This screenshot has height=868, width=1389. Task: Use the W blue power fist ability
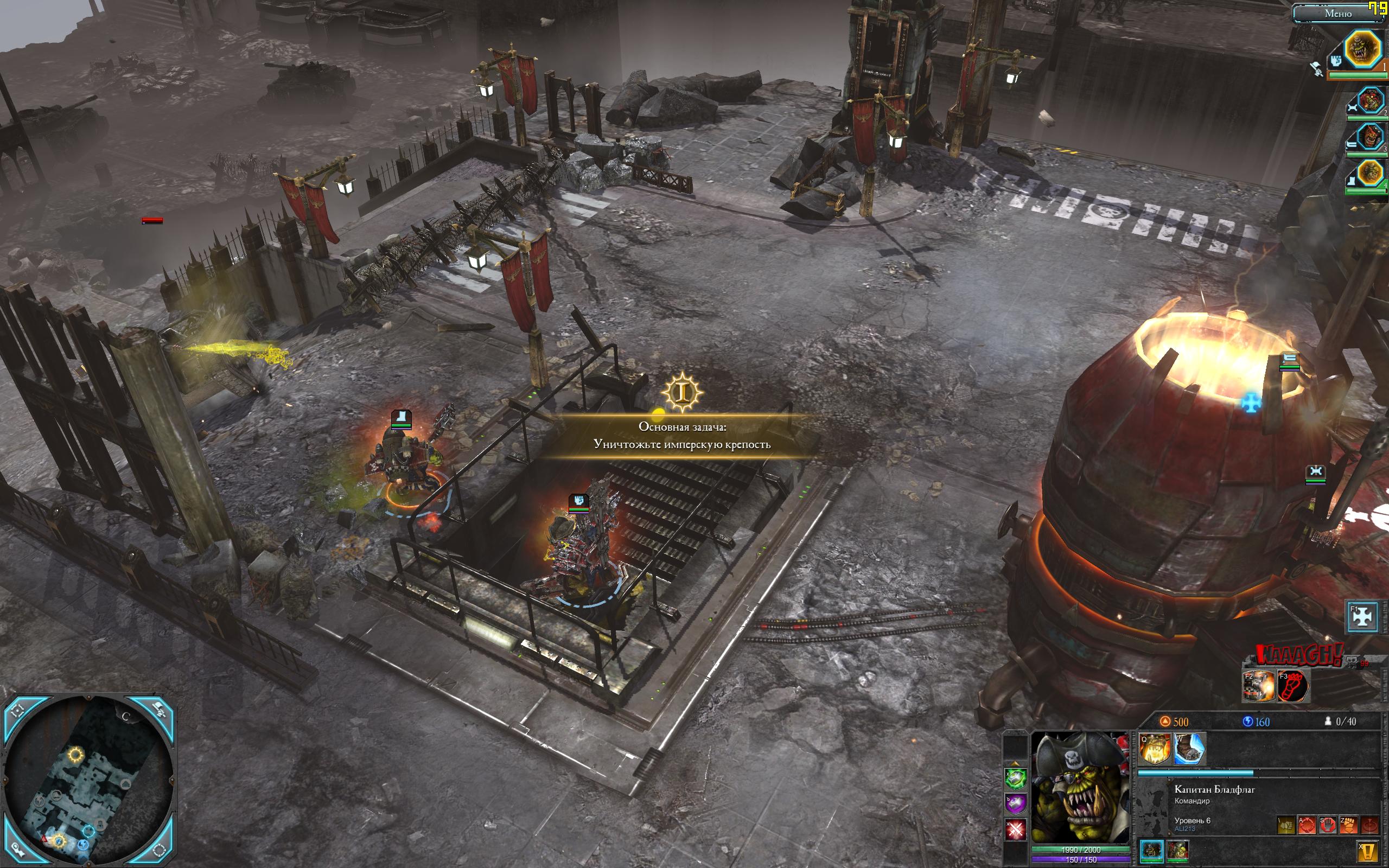[x=1189, y=749]
